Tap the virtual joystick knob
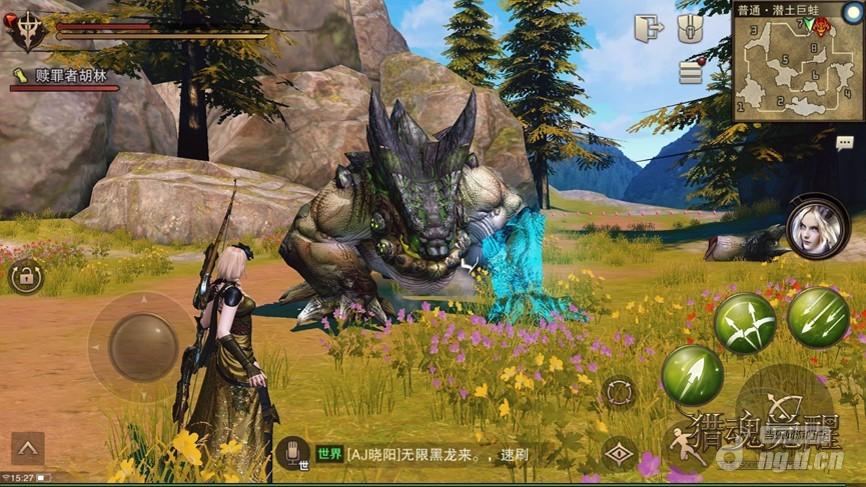The width and height of the screenshot is (866, 487). 142,347
